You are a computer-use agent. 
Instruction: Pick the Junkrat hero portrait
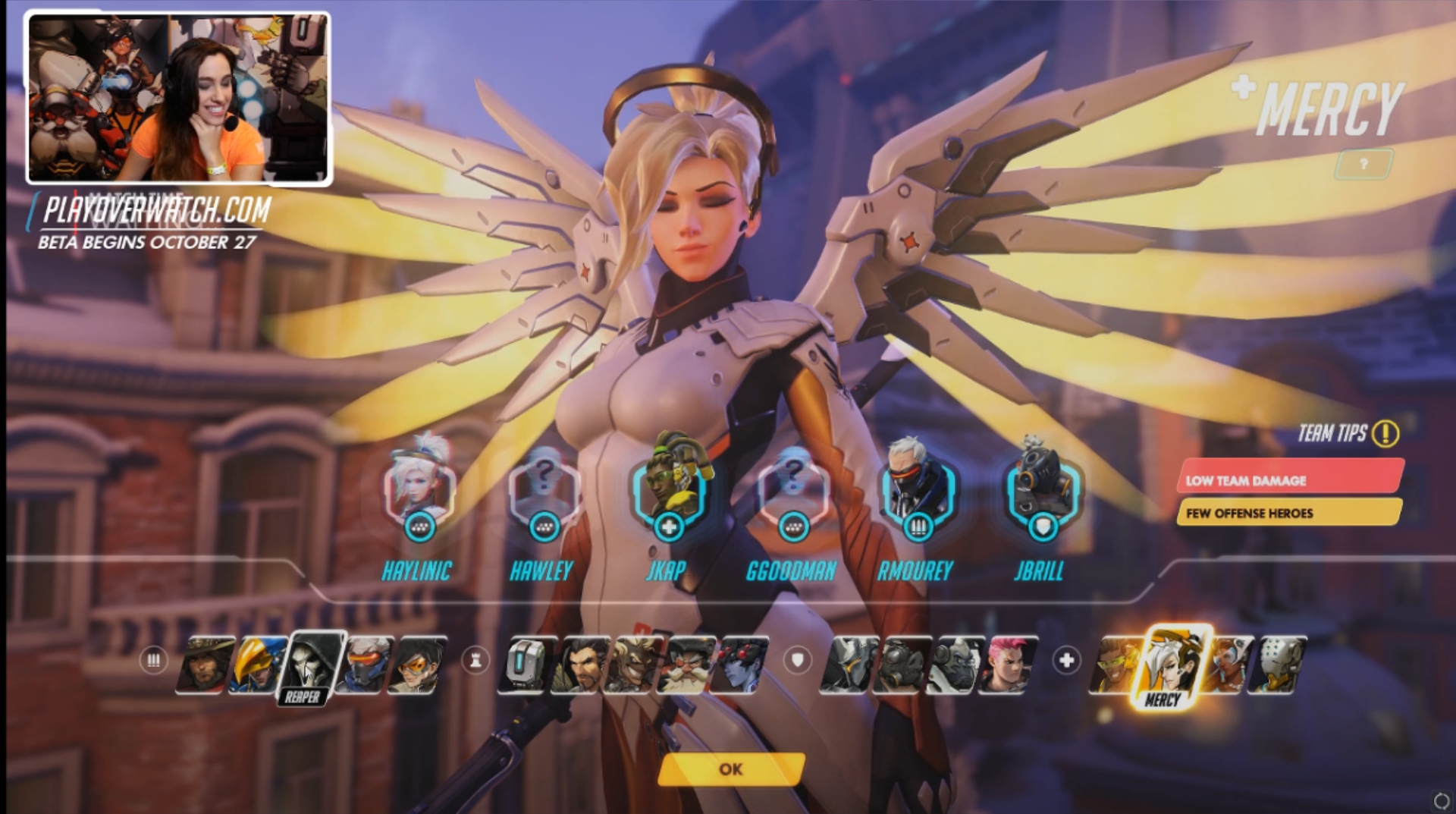click(x=632, y=665)
